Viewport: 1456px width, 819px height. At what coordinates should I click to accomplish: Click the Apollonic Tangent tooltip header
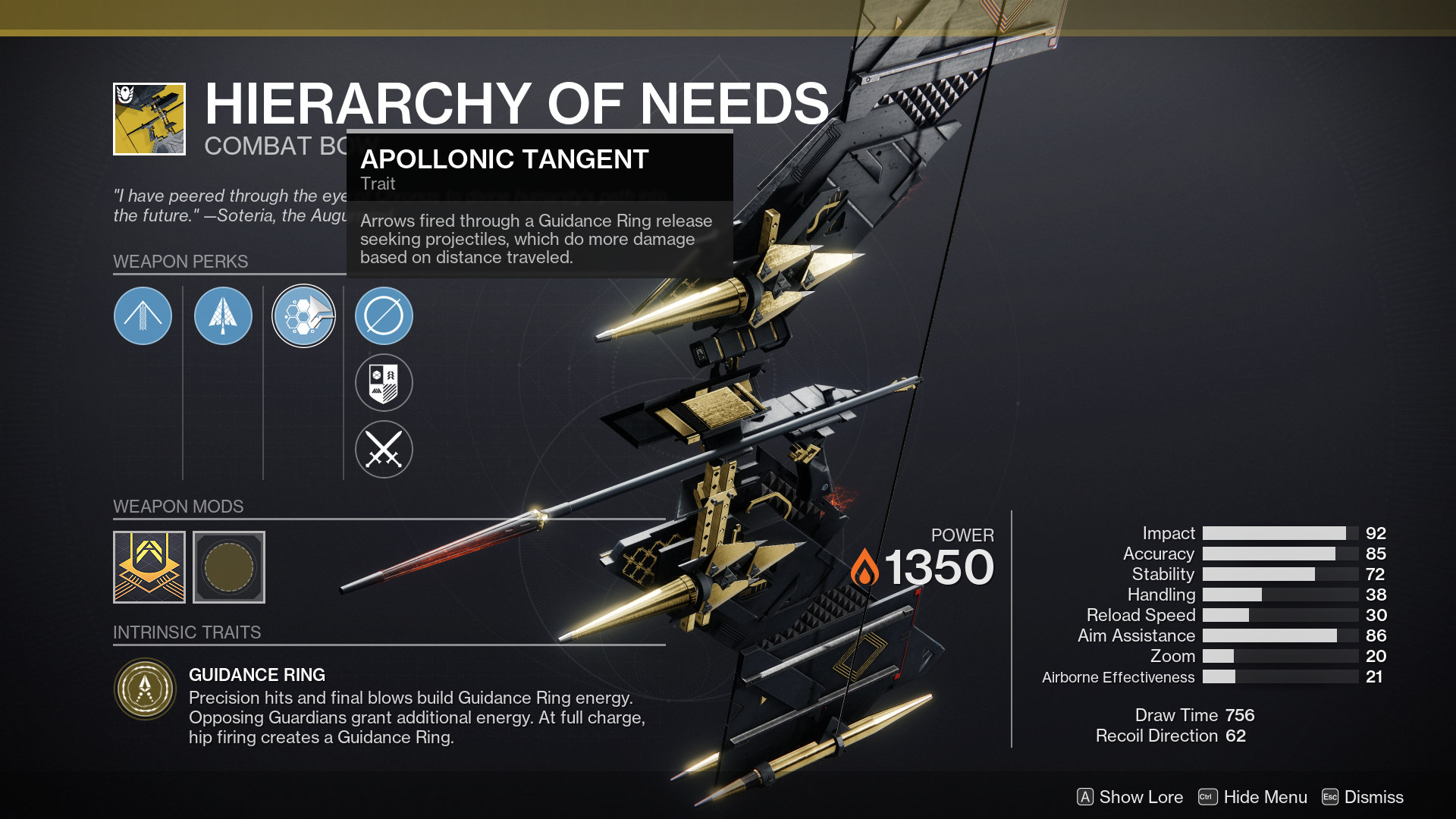[505, 159]
